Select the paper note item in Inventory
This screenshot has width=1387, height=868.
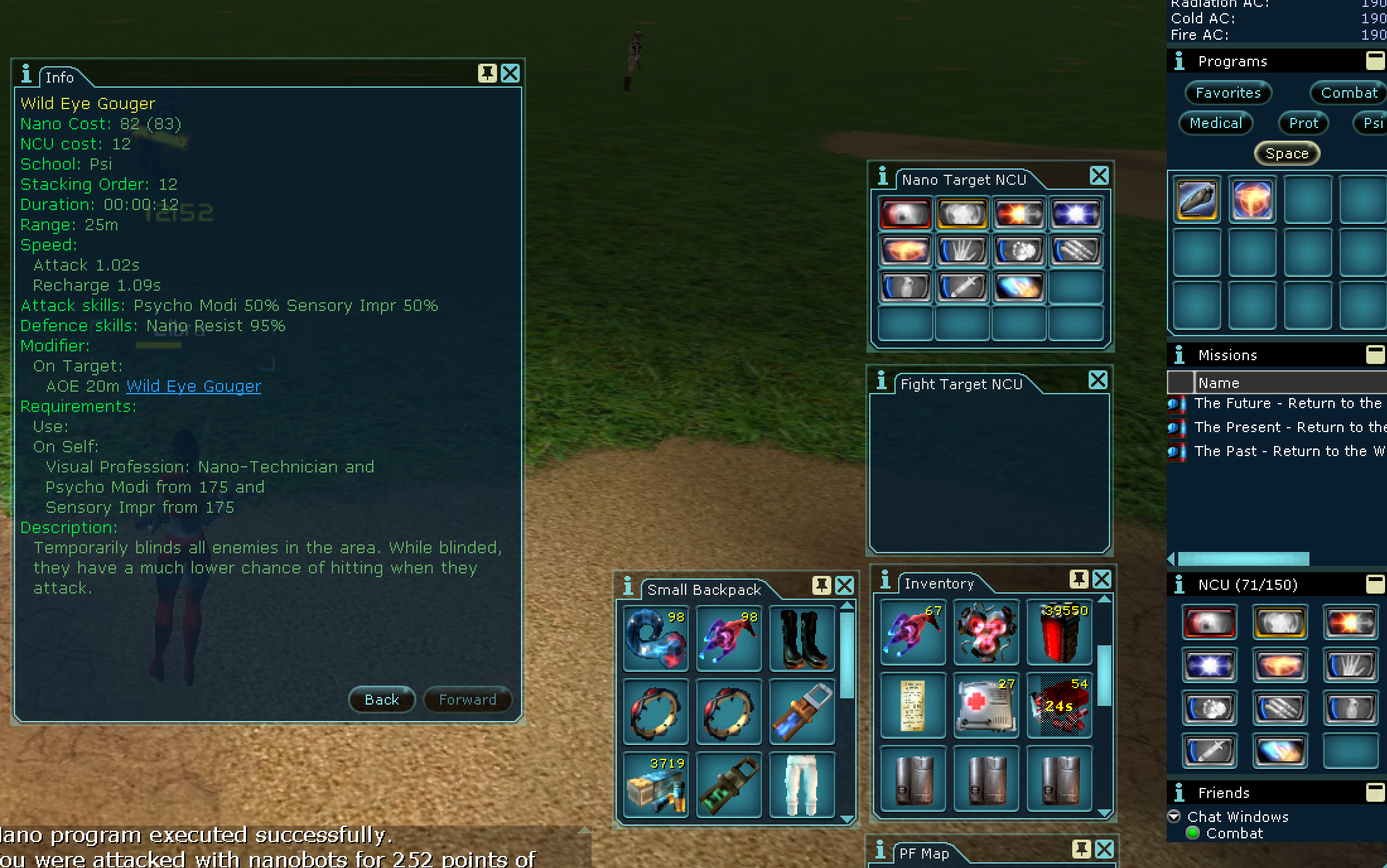click(x=913, y=705)
